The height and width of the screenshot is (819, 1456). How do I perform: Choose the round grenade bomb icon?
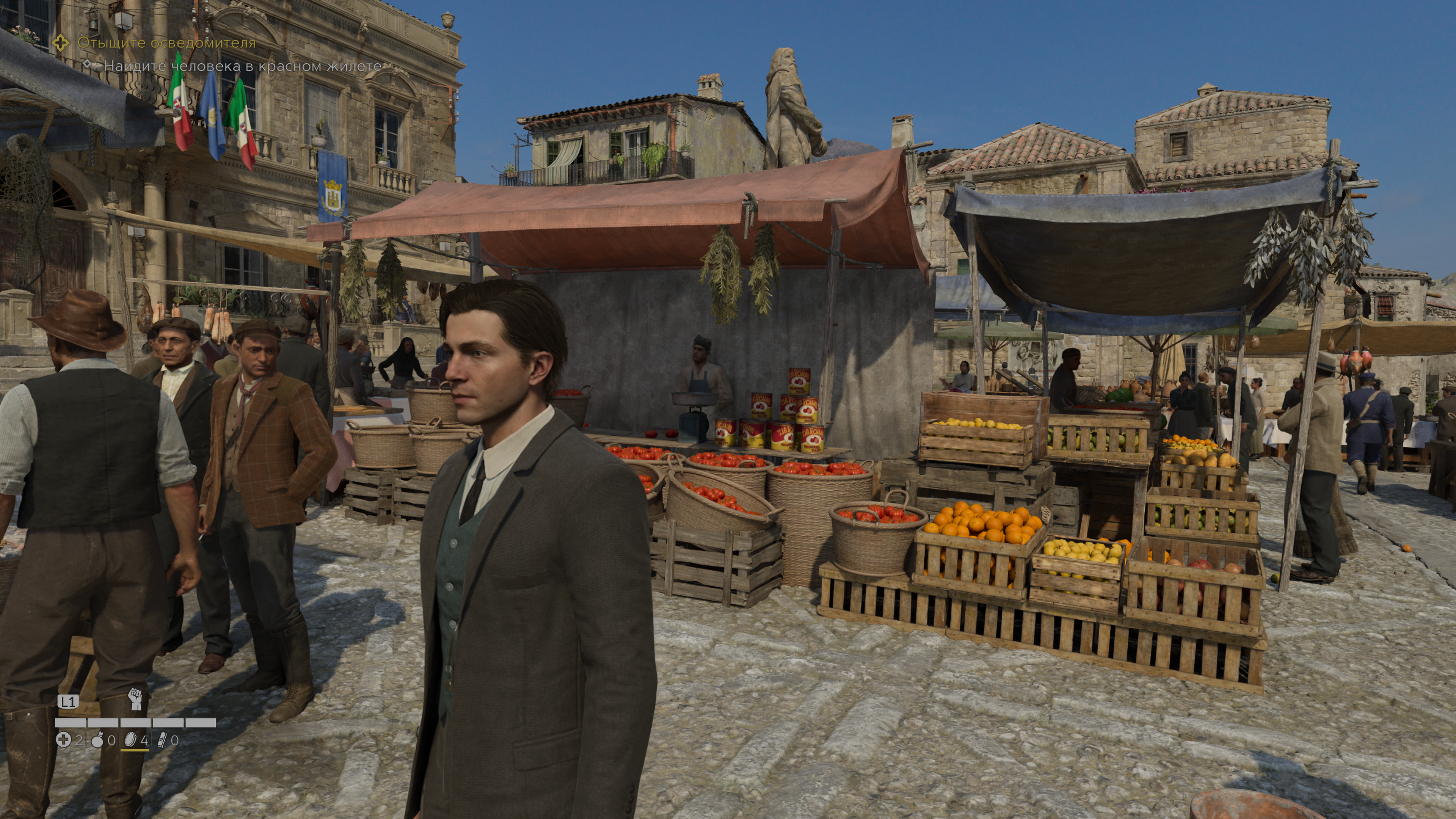pyautogui.click(x=97, y=740)
